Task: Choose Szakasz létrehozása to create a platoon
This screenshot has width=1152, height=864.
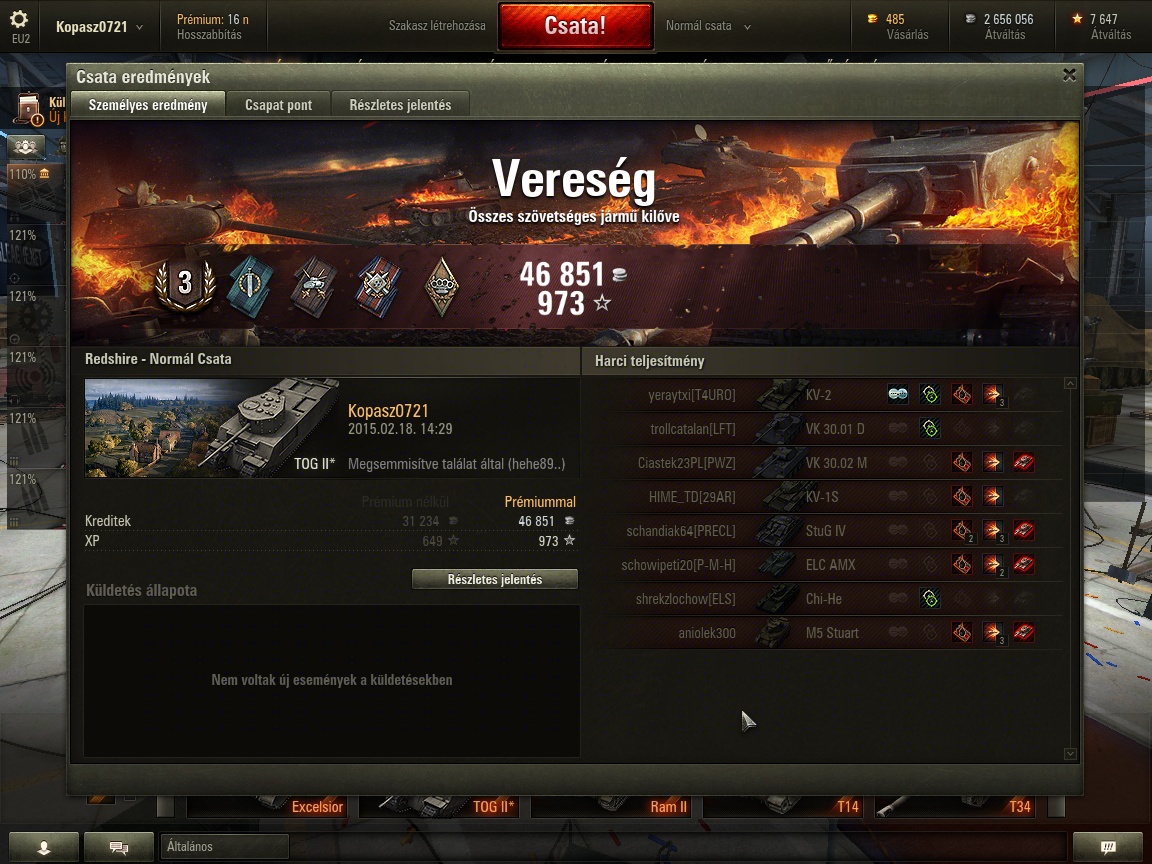Action: pos(437,26)
